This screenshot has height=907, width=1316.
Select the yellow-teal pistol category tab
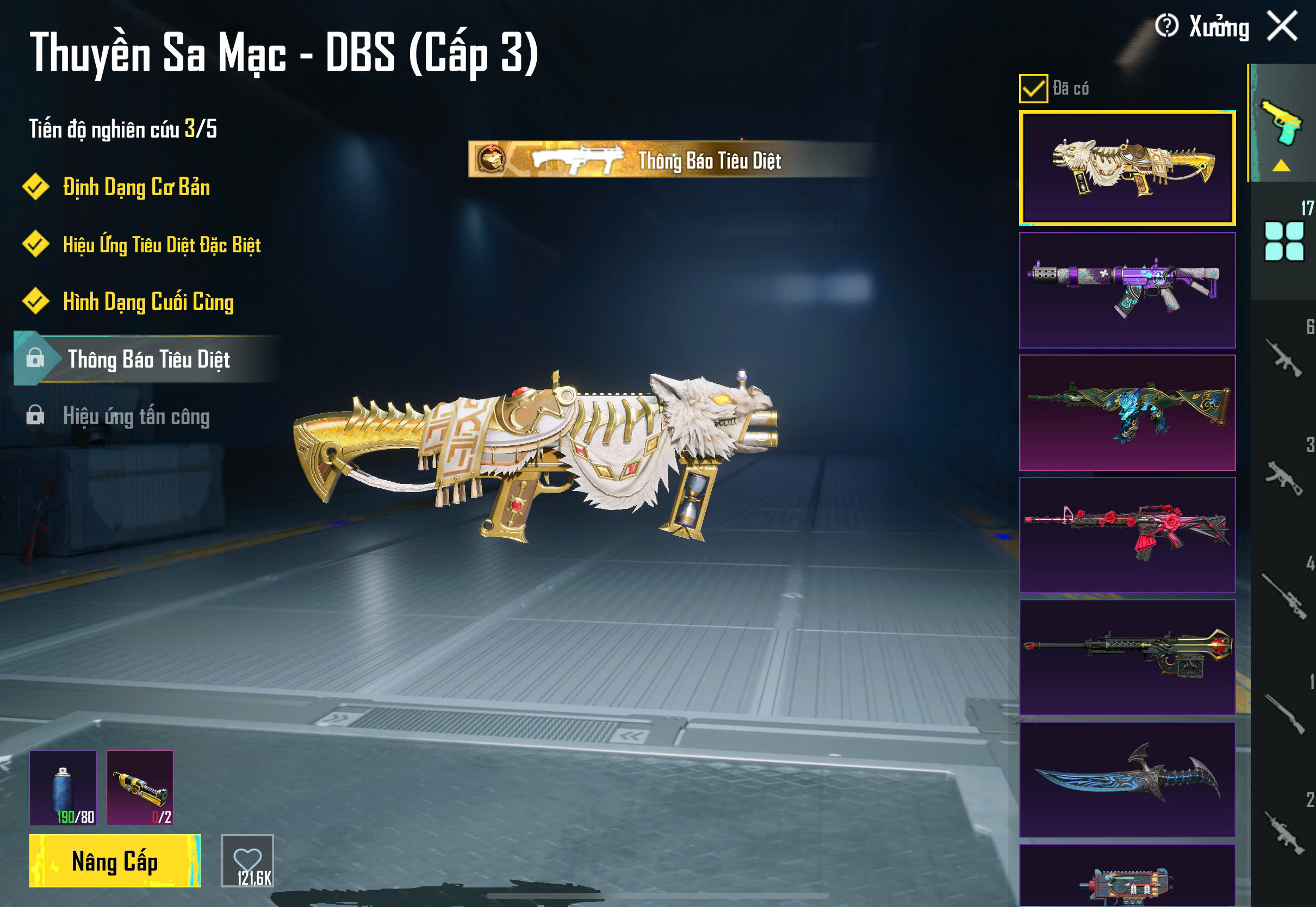[x=1282, y=124]
